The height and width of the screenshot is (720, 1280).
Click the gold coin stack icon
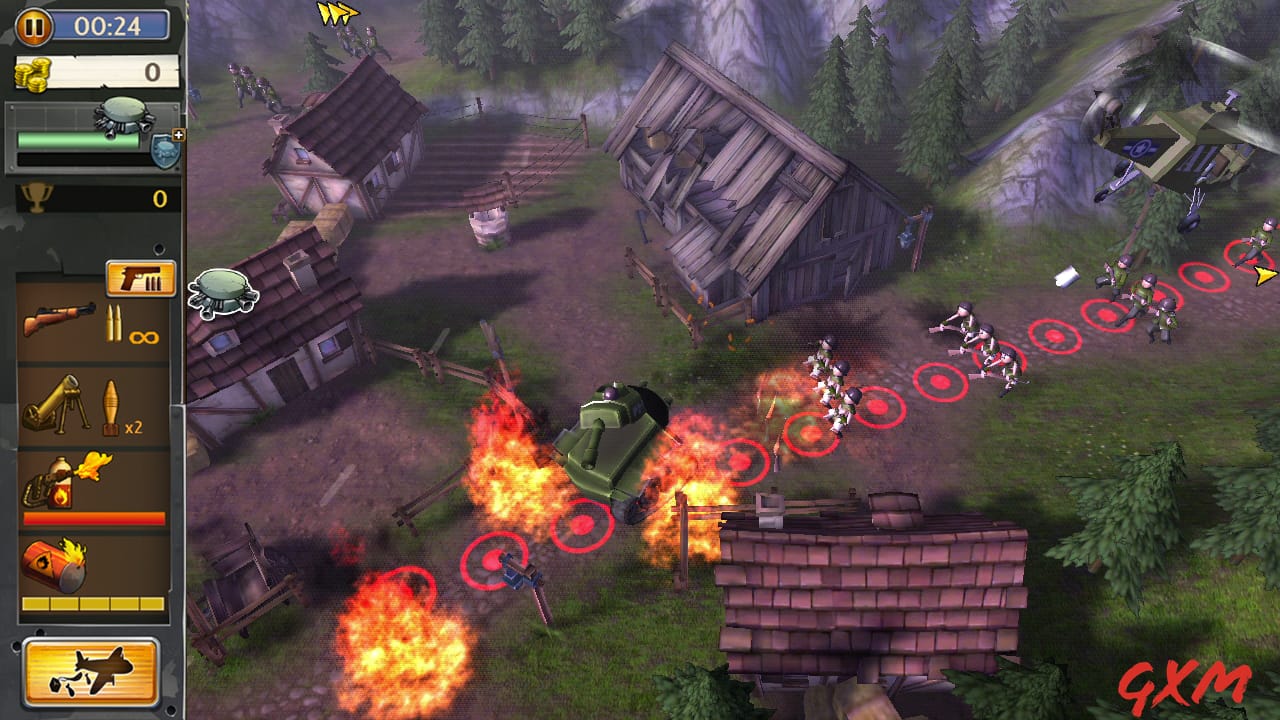[x=34, y=72]
